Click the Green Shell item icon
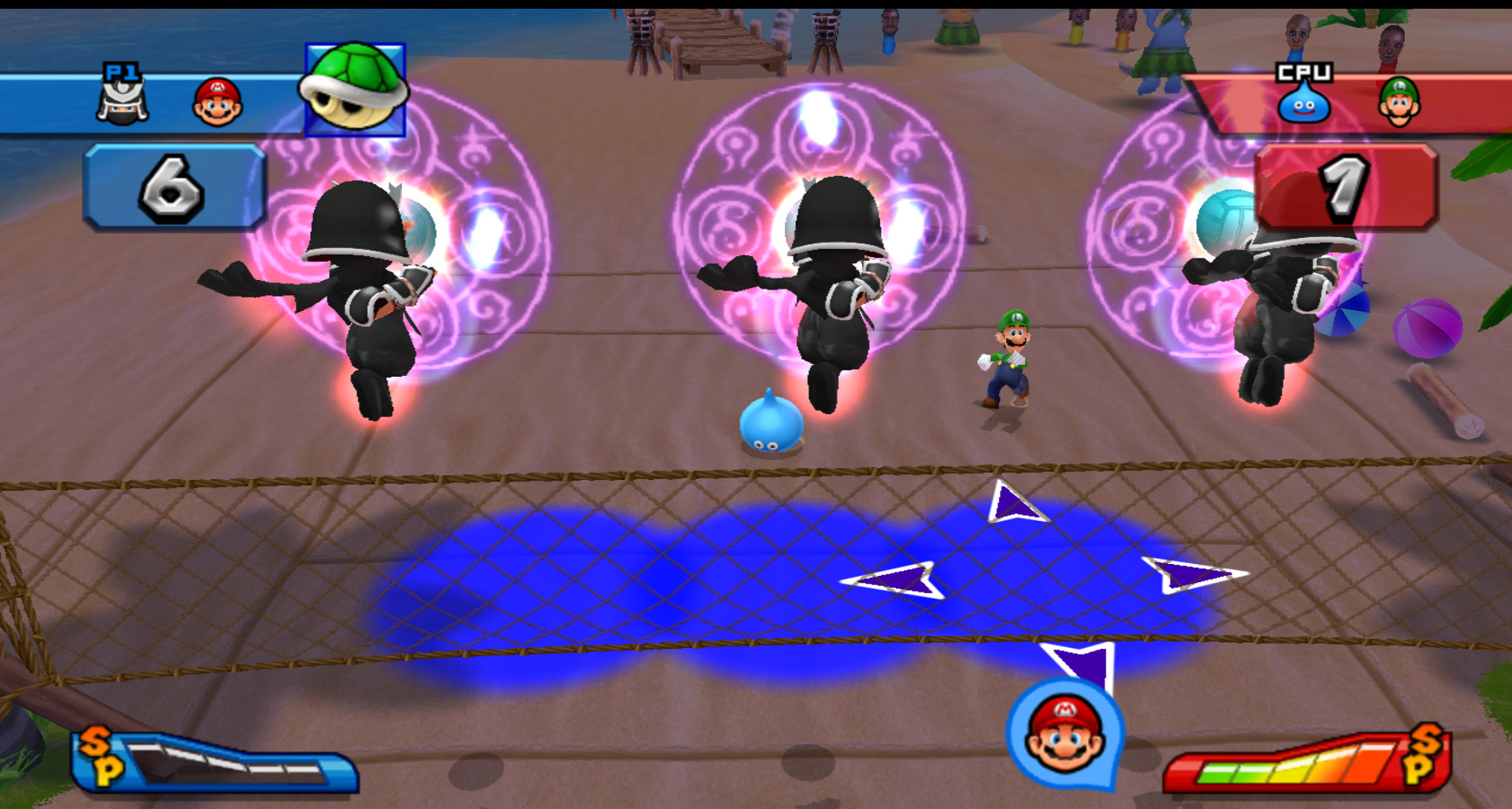Image resolution: width=1512 pixels, height=809 pixels. click(354, 88)
